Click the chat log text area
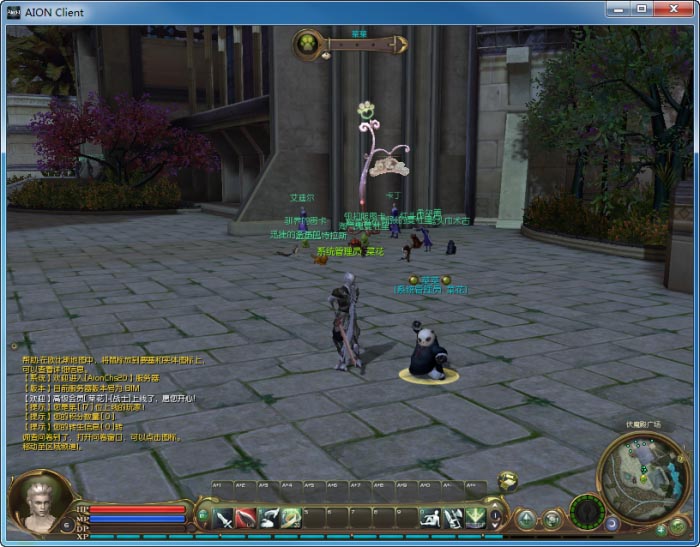The width and height of the screenshot is (700, 547). [x=110, y=398]
